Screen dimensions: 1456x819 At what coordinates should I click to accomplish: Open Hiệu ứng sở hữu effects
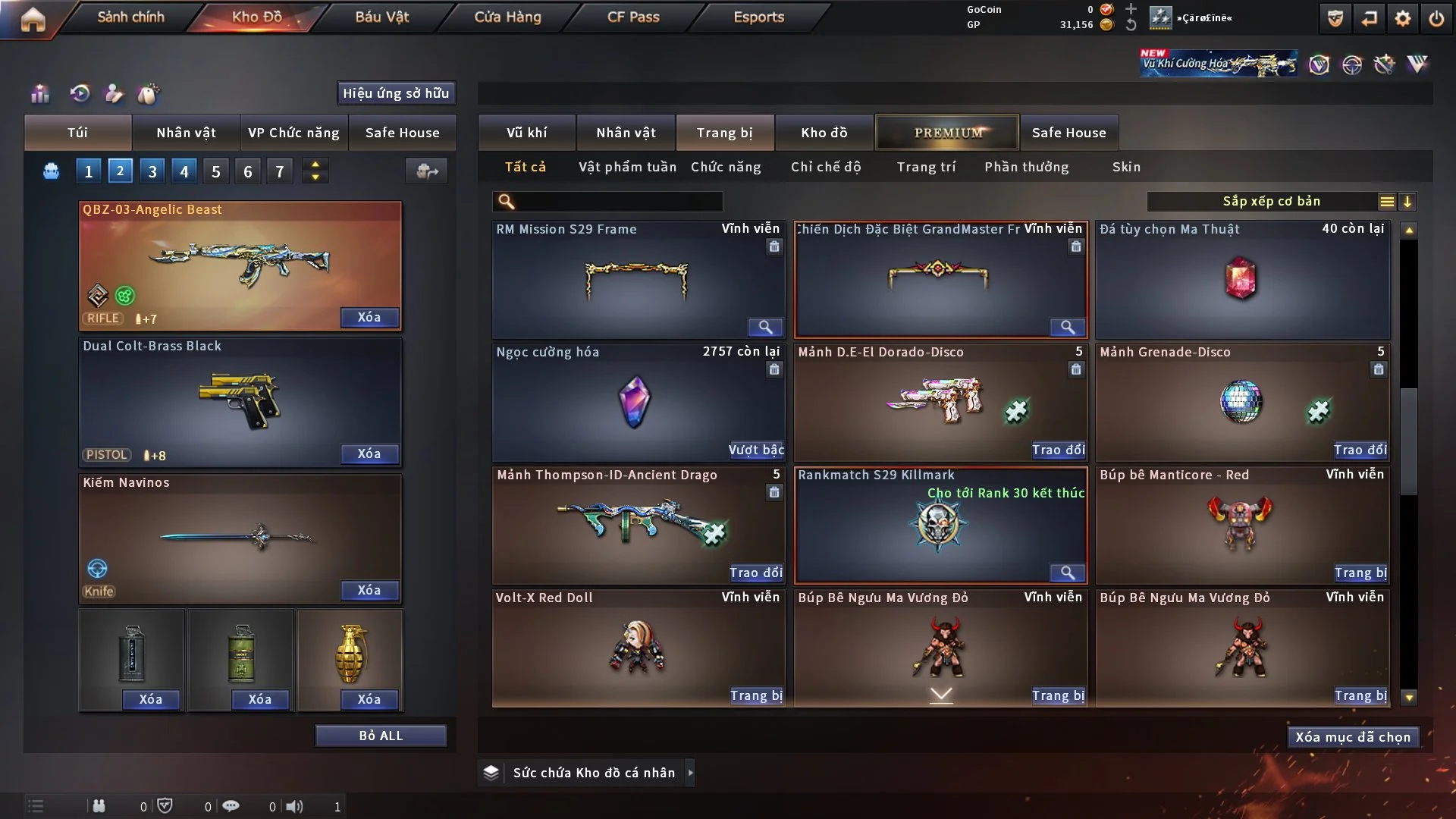pos(396,93)
